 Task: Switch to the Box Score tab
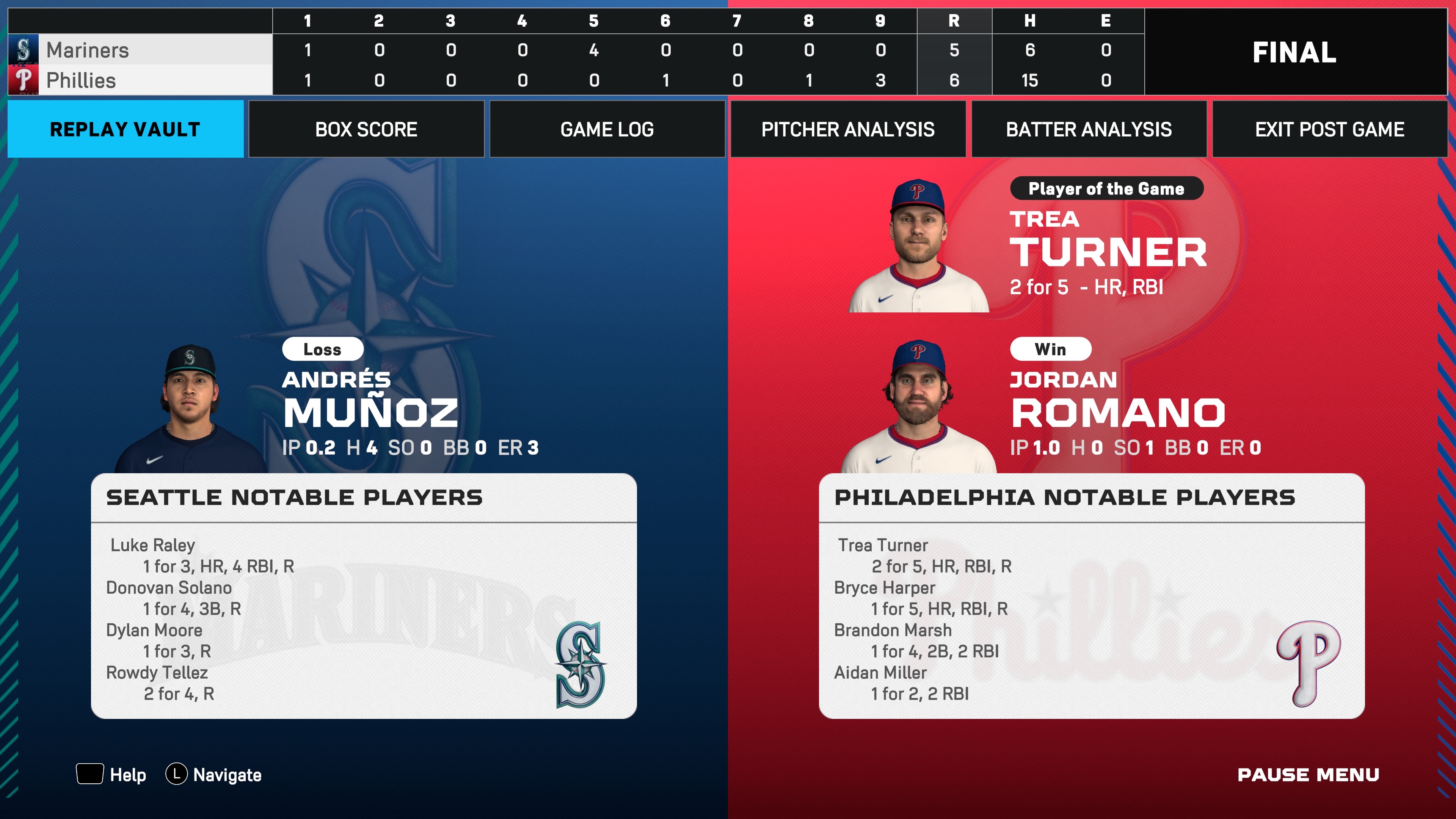click(x=366, y=129)
